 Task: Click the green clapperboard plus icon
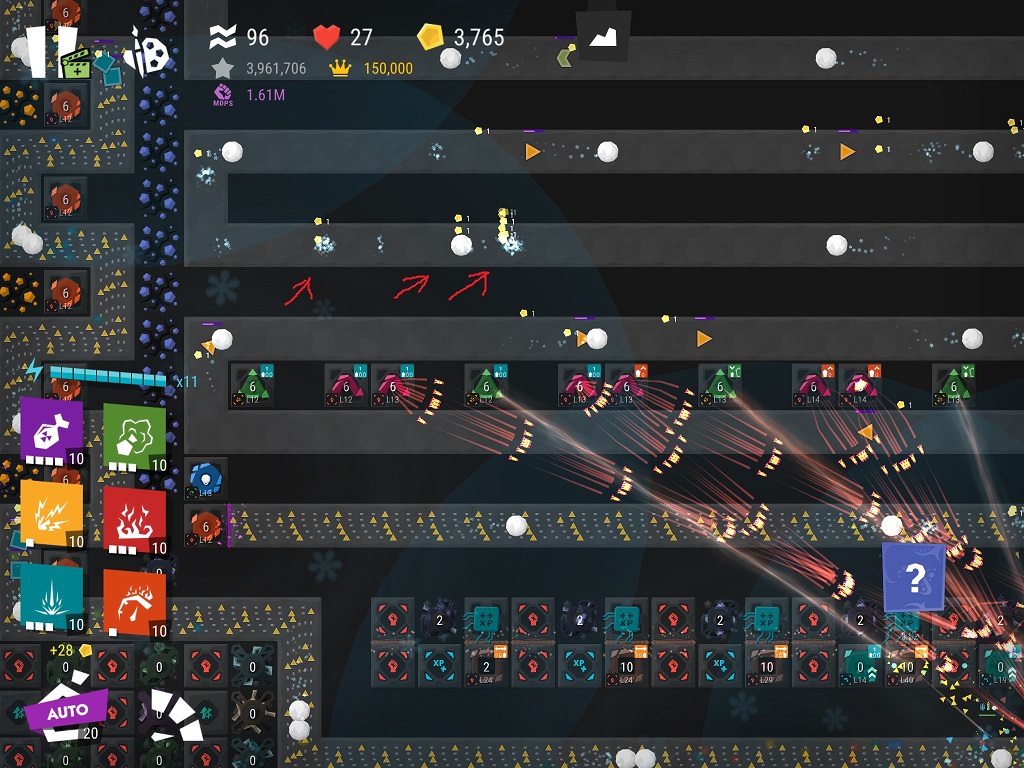click(x=77, y=63)
